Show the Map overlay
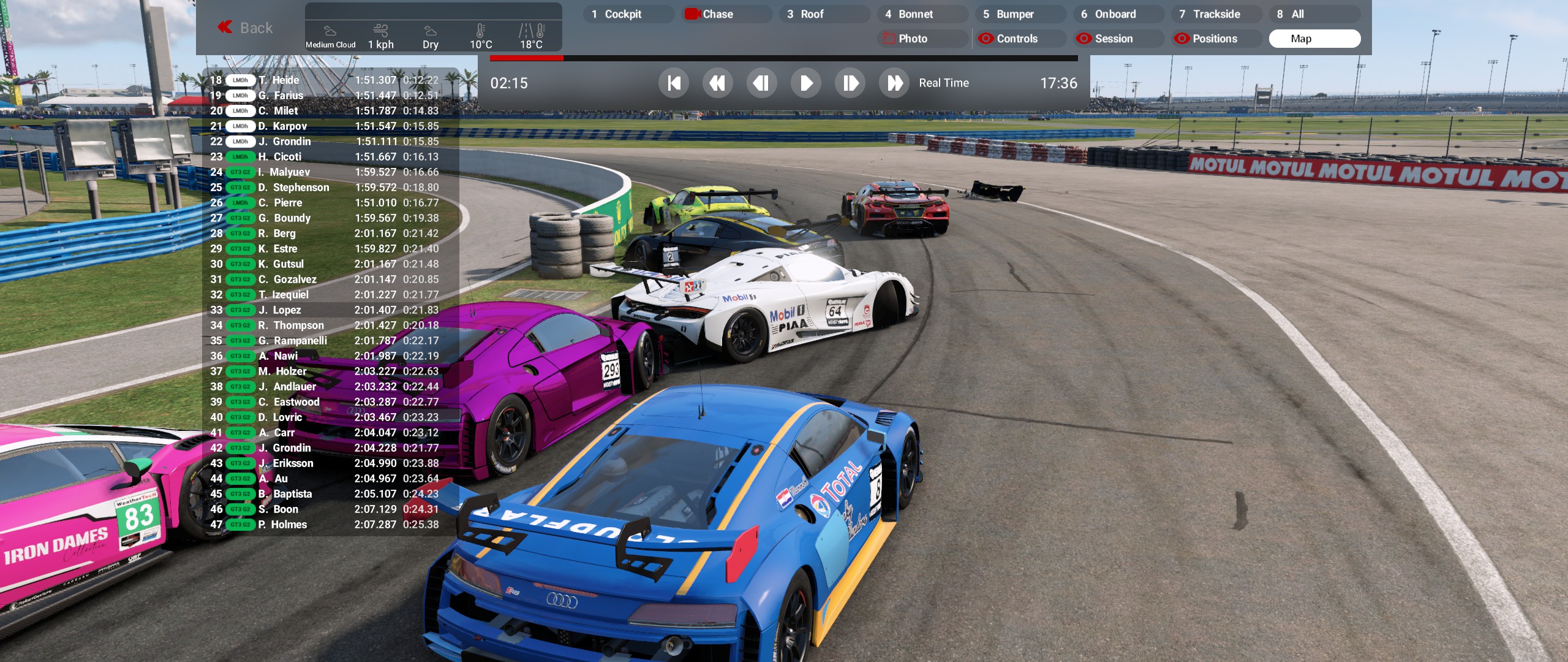Screen dimensions: 1568x662 click(1314, 39)
